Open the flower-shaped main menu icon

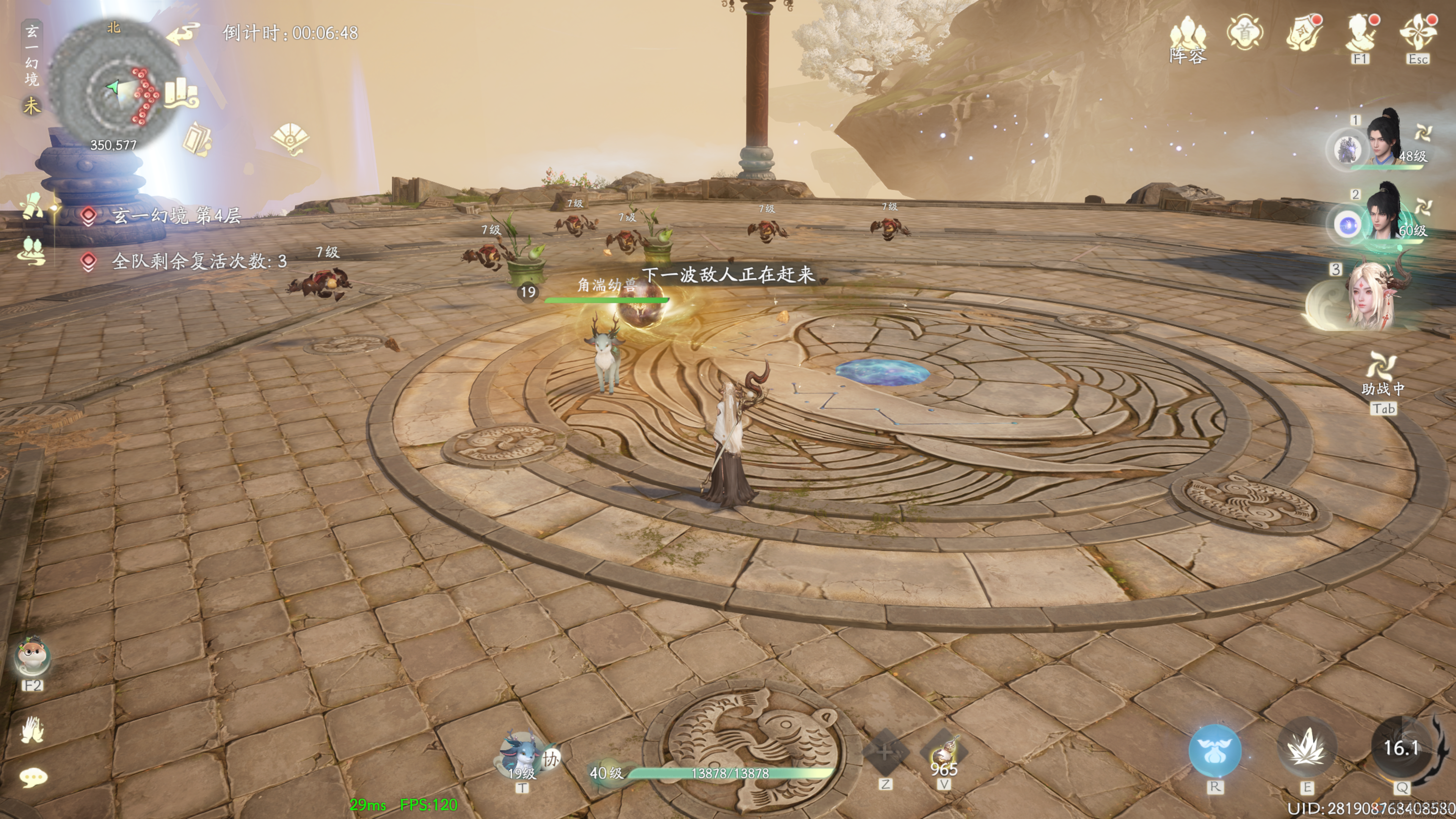tap(1418, 32)
